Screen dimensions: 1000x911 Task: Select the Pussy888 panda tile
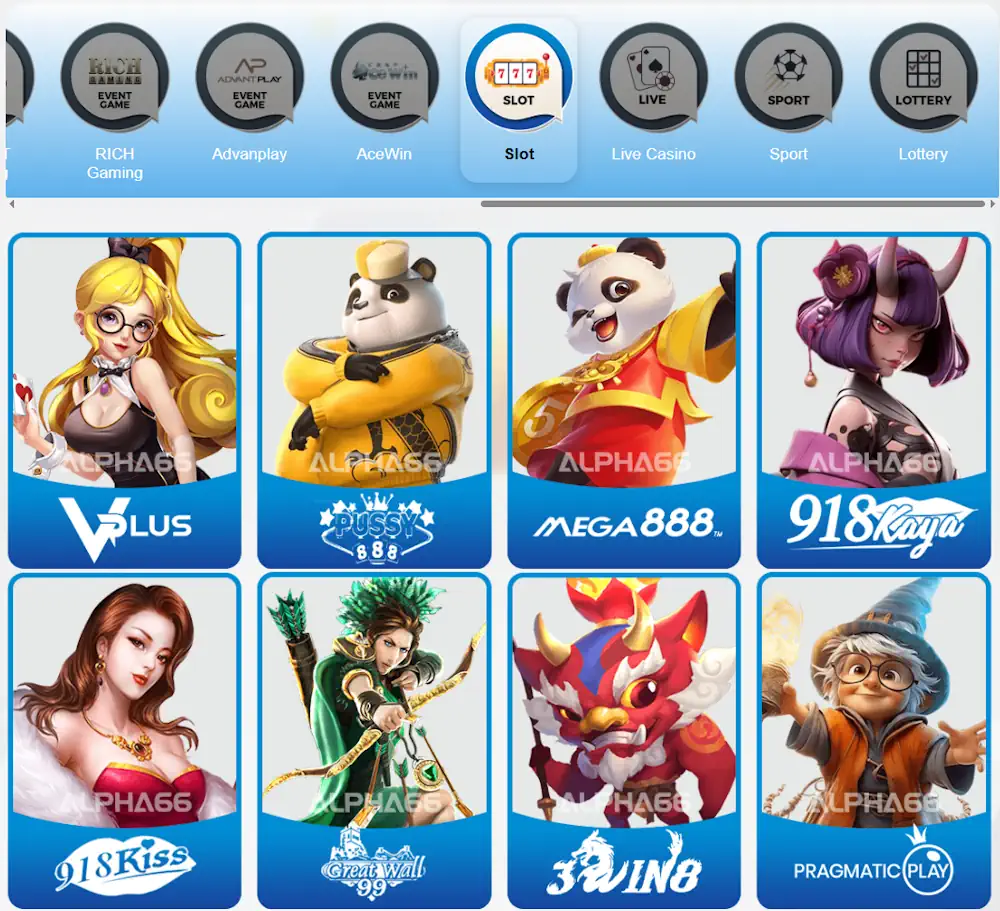click(x=374, y=400)
